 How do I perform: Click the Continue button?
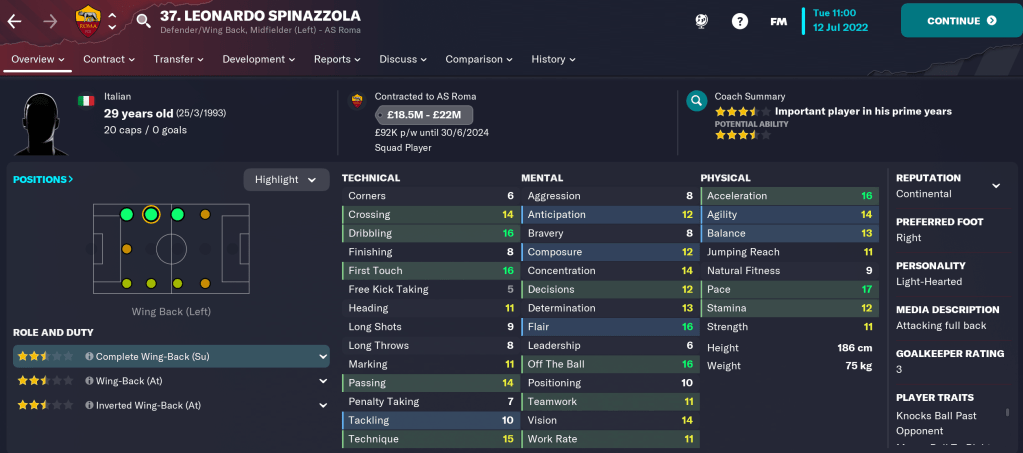961,20
